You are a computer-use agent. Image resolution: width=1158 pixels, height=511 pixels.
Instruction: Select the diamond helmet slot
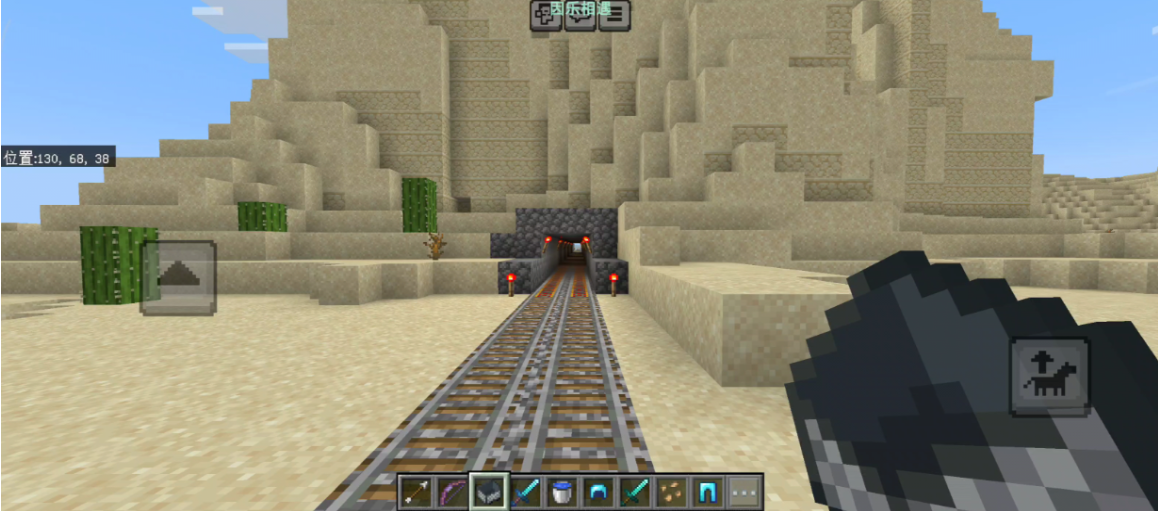(x=599, y=491)
